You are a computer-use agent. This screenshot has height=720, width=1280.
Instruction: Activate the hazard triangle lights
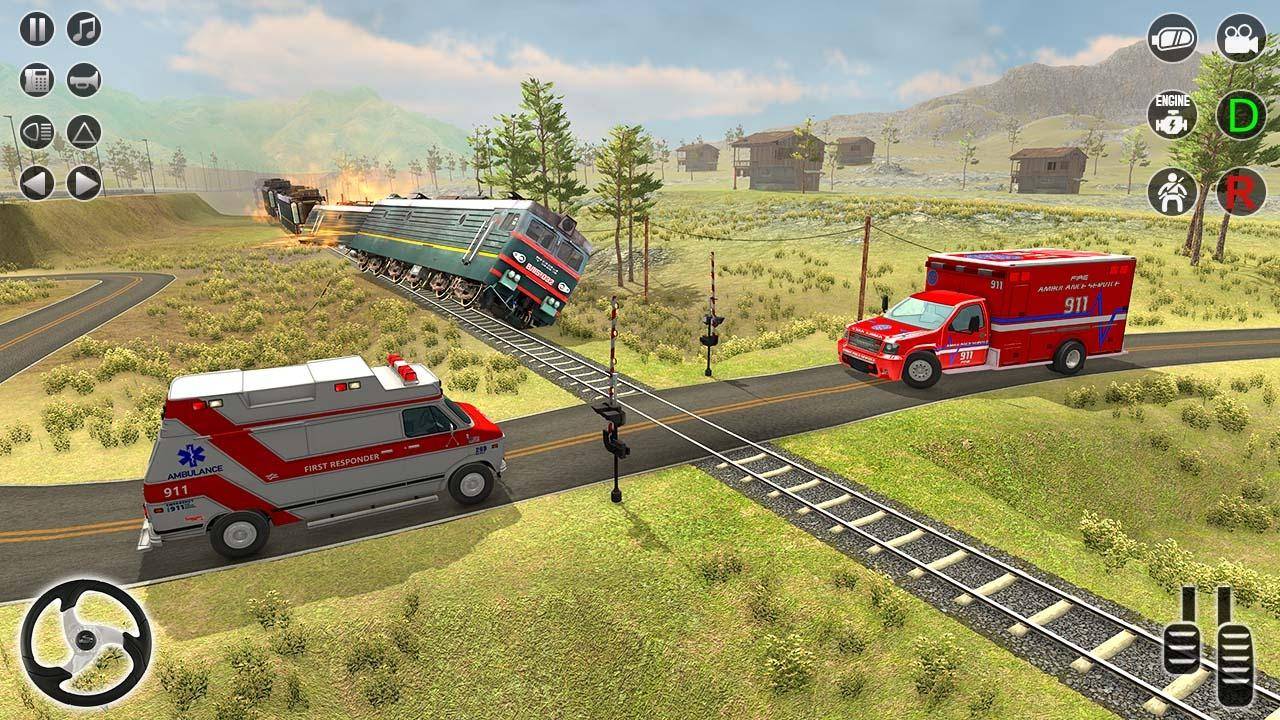point(84,132)
